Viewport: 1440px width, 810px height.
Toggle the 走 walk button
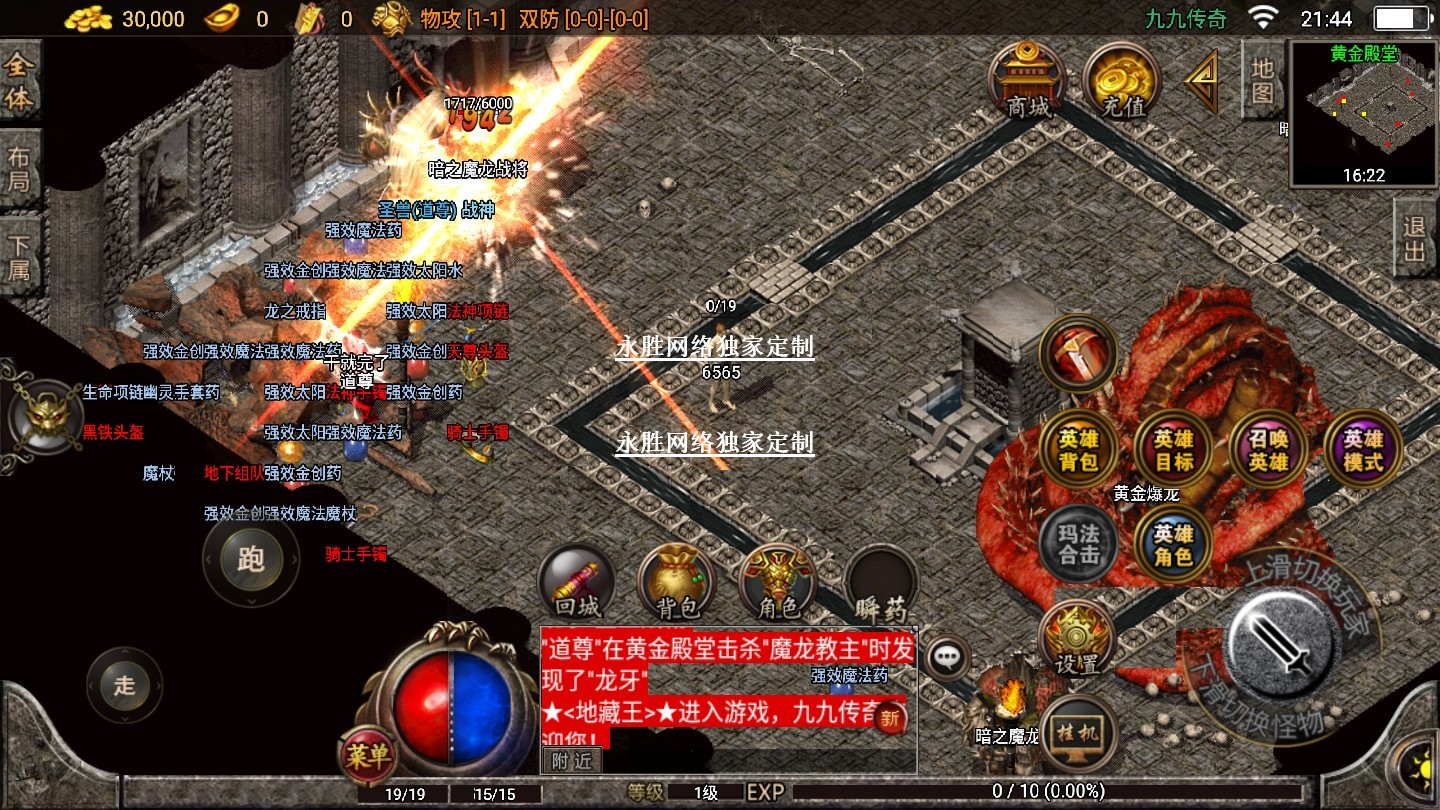coord(124,686)
